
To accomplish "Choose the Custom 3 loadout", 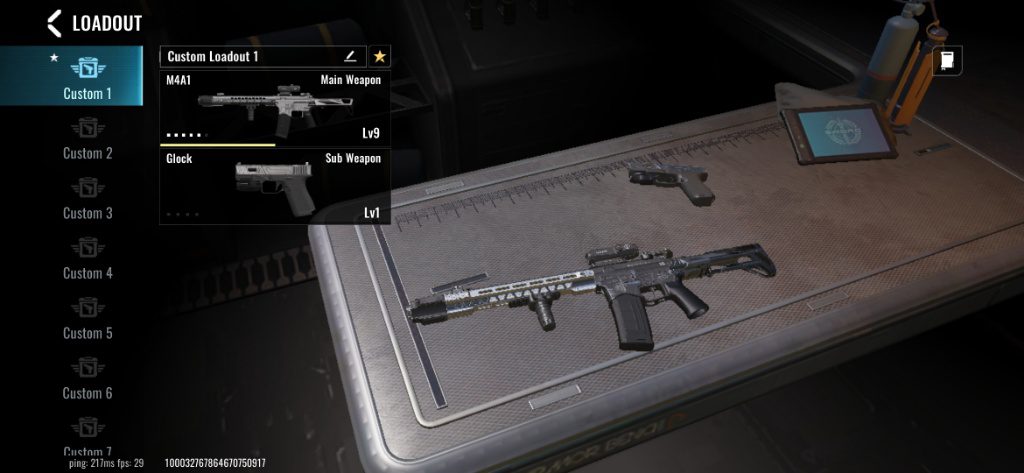I will [88, 199].
